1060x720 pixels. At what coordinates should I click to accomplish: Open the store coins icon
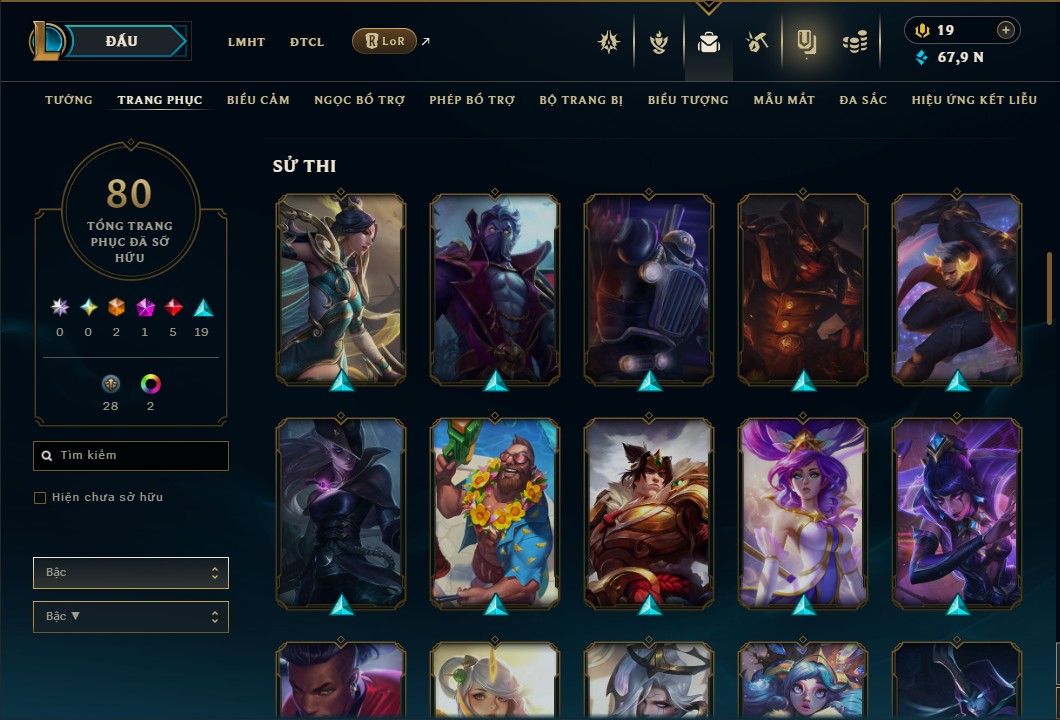854,42
